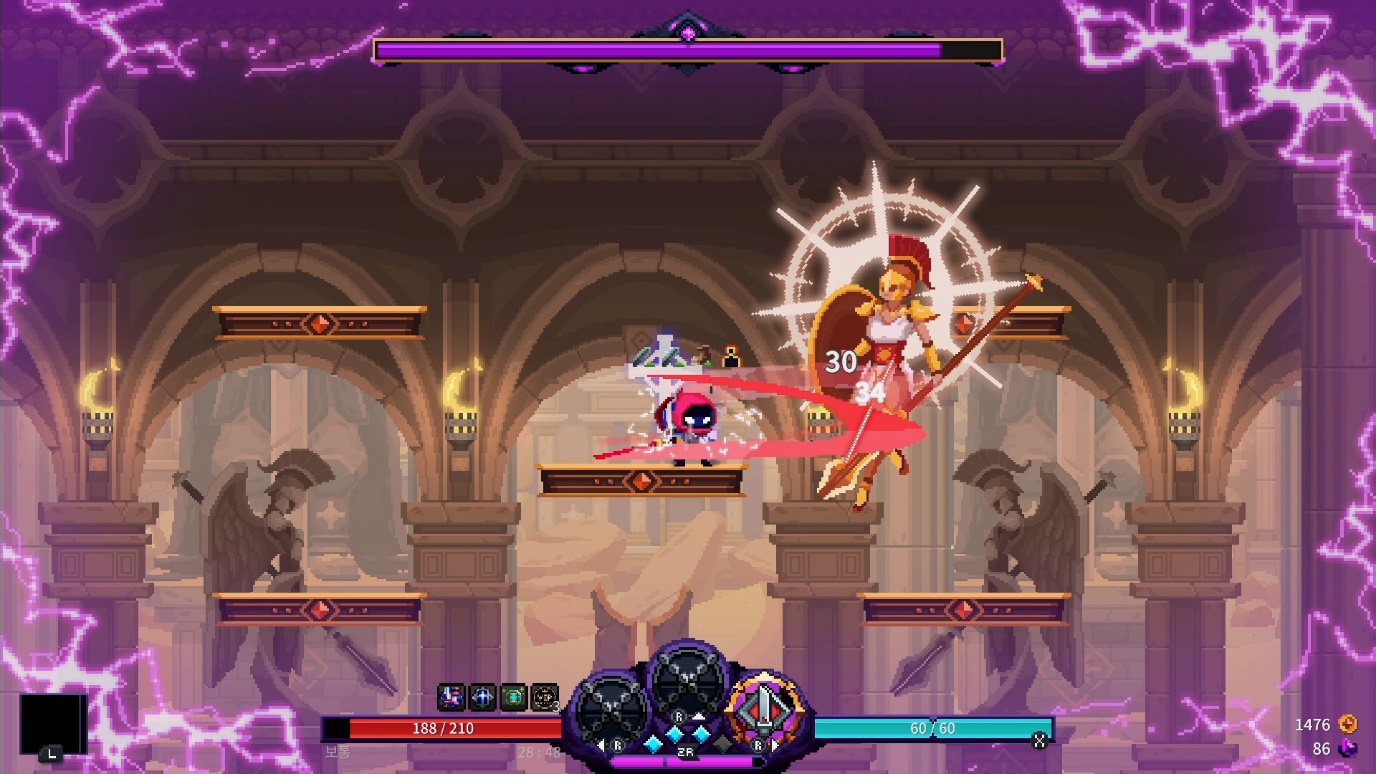View the blue orb buff icon

point(483,697)
